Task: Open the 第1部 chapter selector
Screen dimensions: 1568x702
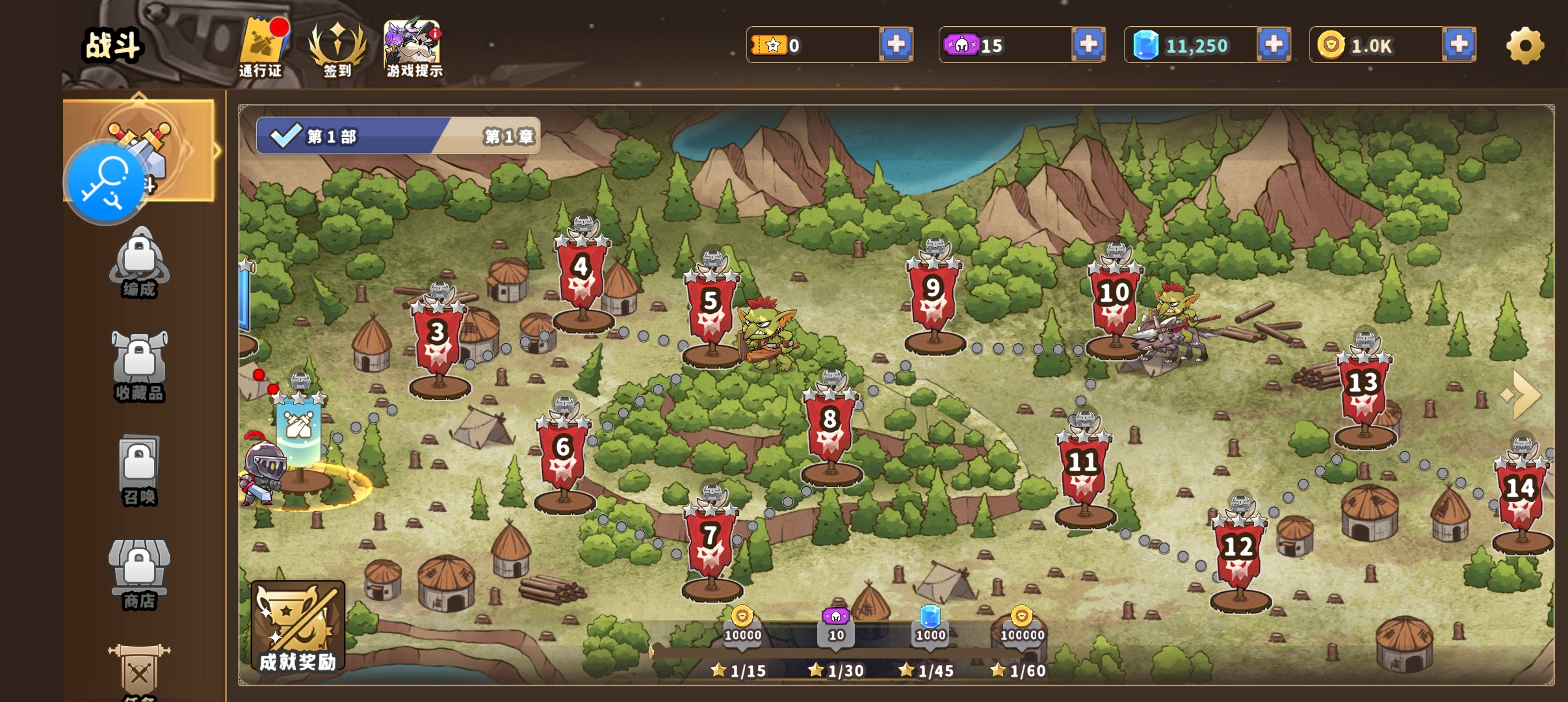Action: pyautogui.click(x=398, y=136)
